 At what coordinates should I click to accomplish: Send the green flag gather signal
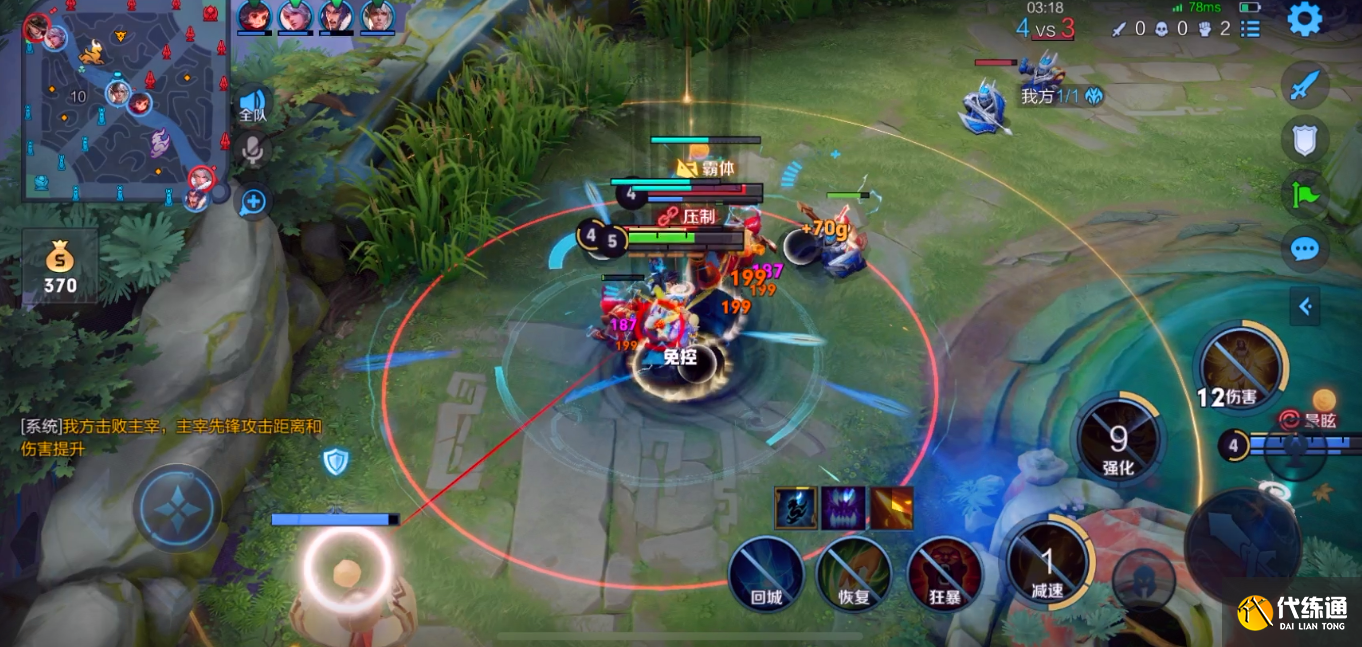tap(1305, 194)
